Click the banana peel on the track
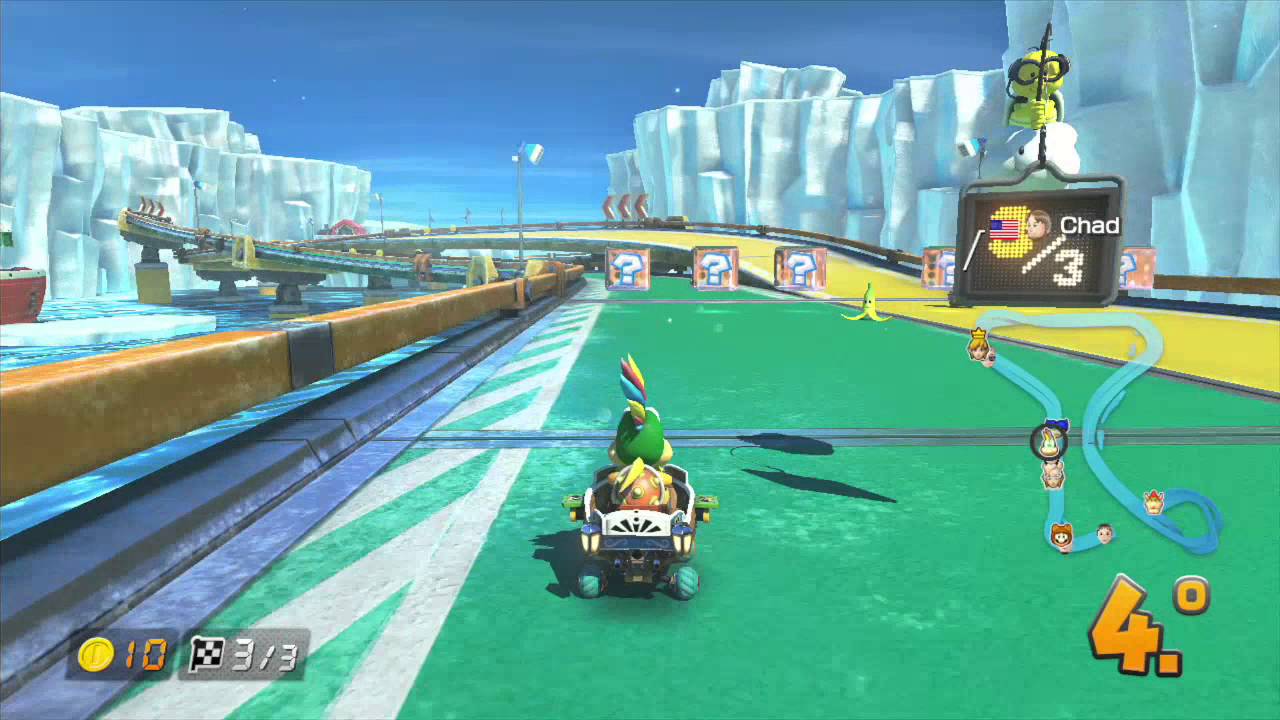 [x=868, y=303]
